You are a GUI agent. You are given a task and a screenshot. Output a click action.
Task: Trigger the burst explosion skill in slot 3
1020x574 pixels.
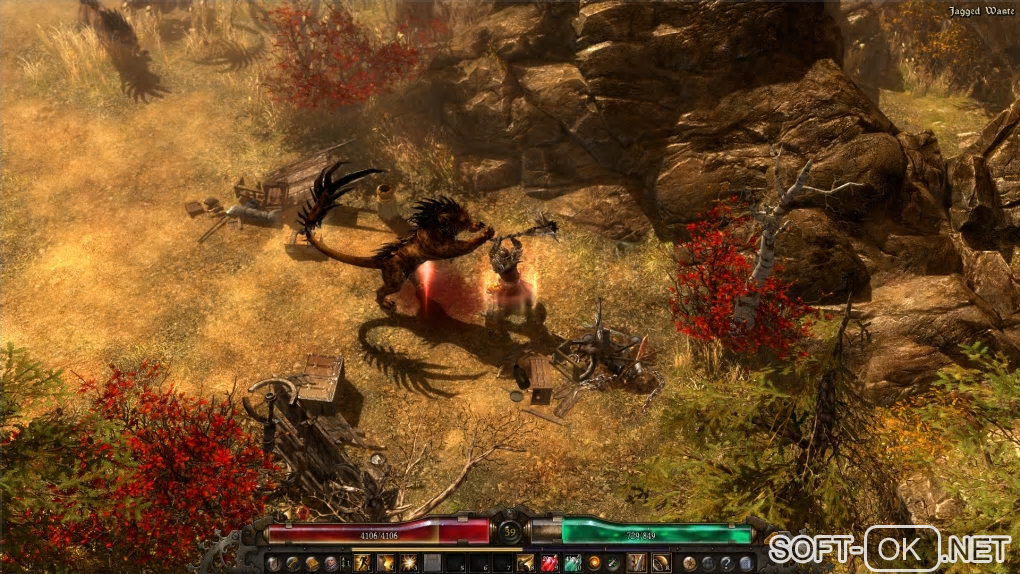[x=409, y=563]
